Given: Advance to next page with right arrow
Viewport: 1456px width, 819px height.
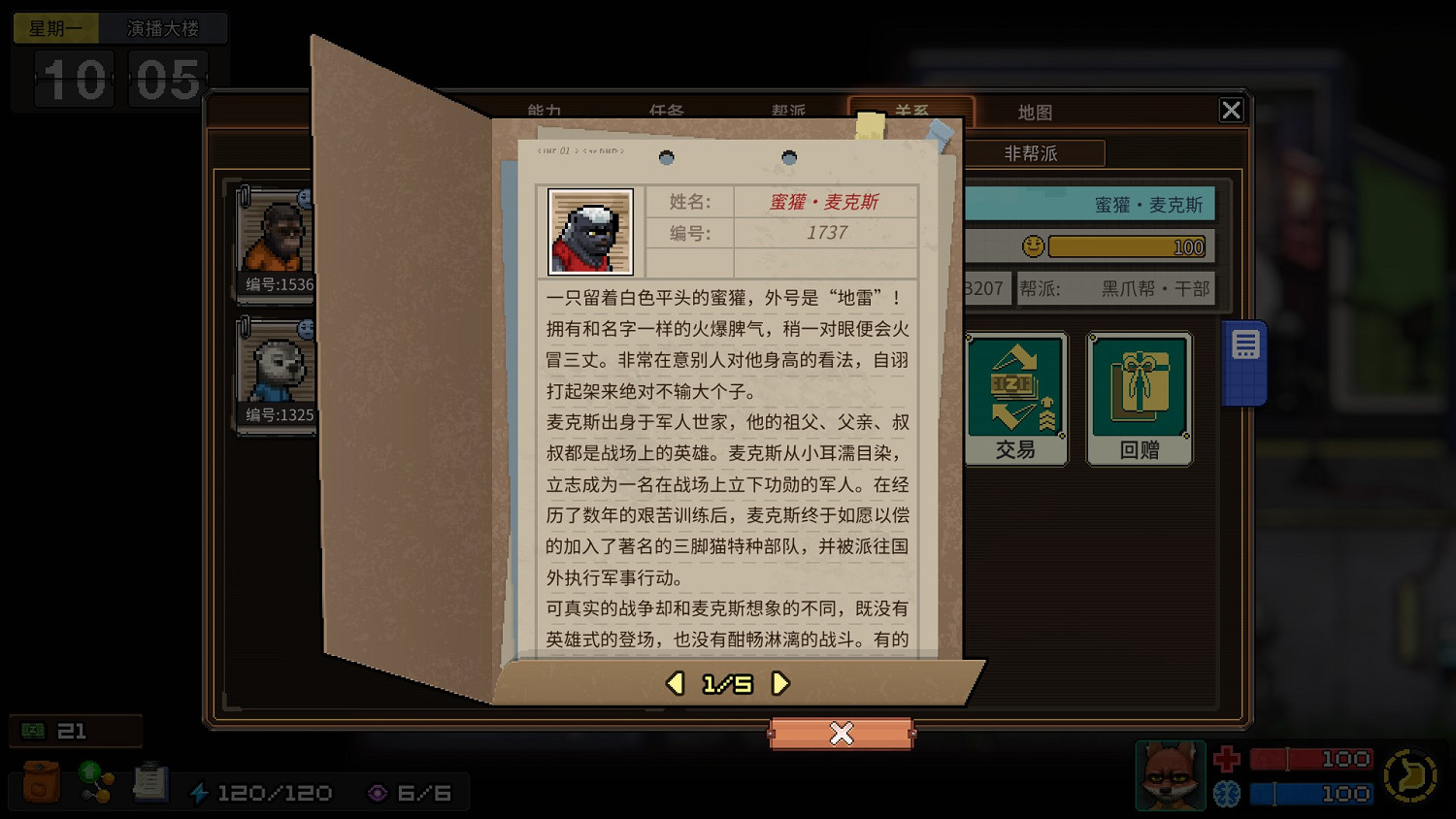Looking at the screenshot, I should point(779,683).
